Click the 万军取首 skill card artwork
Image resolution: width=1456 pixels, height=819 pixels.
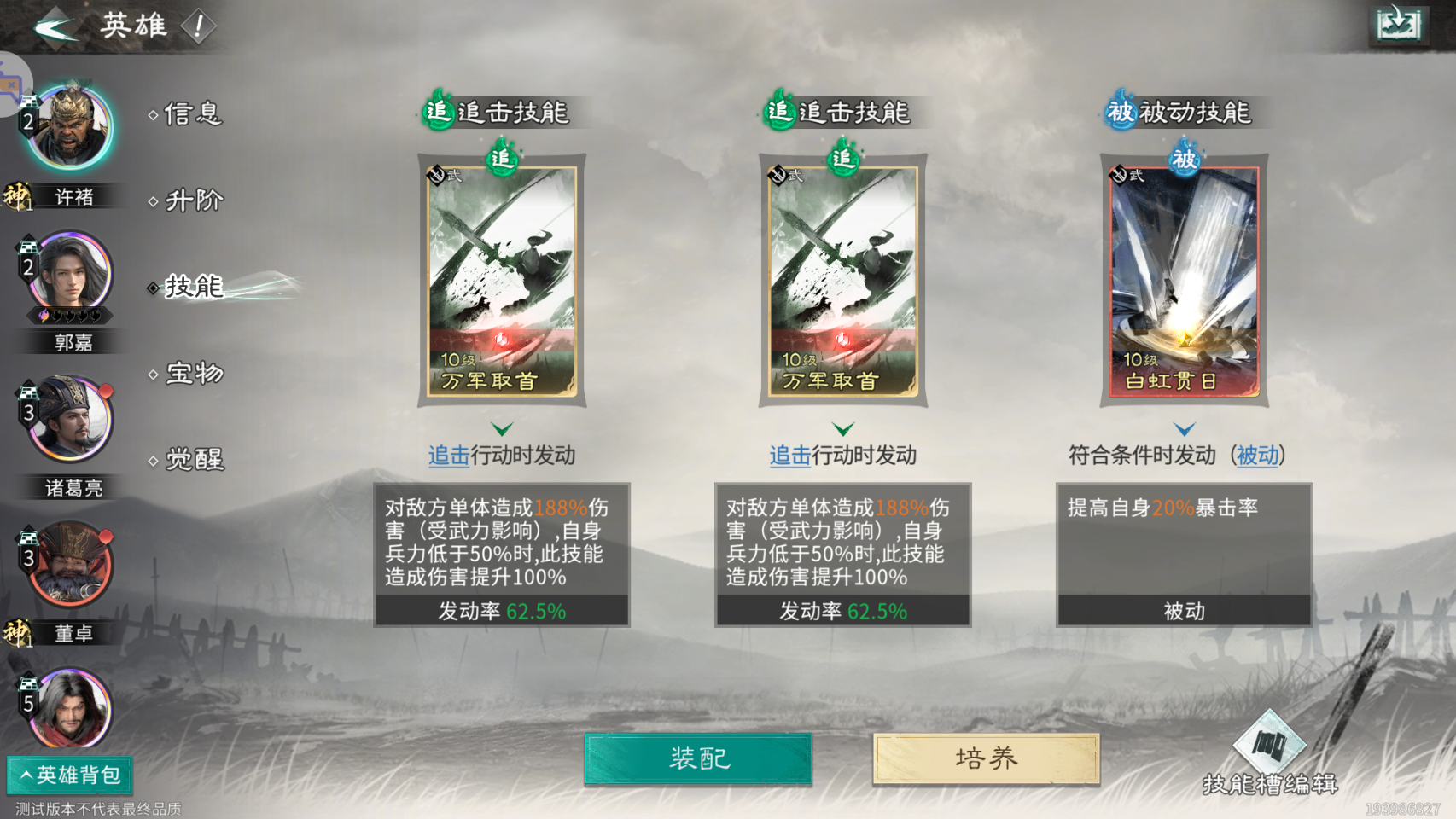coord(504,282)
